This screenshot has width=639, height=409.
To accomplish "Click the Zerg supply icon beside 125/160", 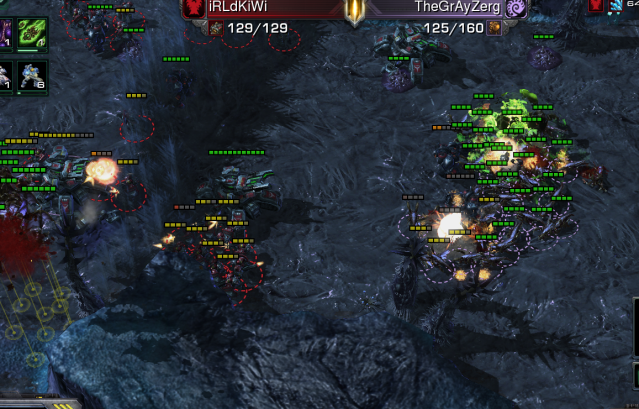I will (x=494, y=28).
